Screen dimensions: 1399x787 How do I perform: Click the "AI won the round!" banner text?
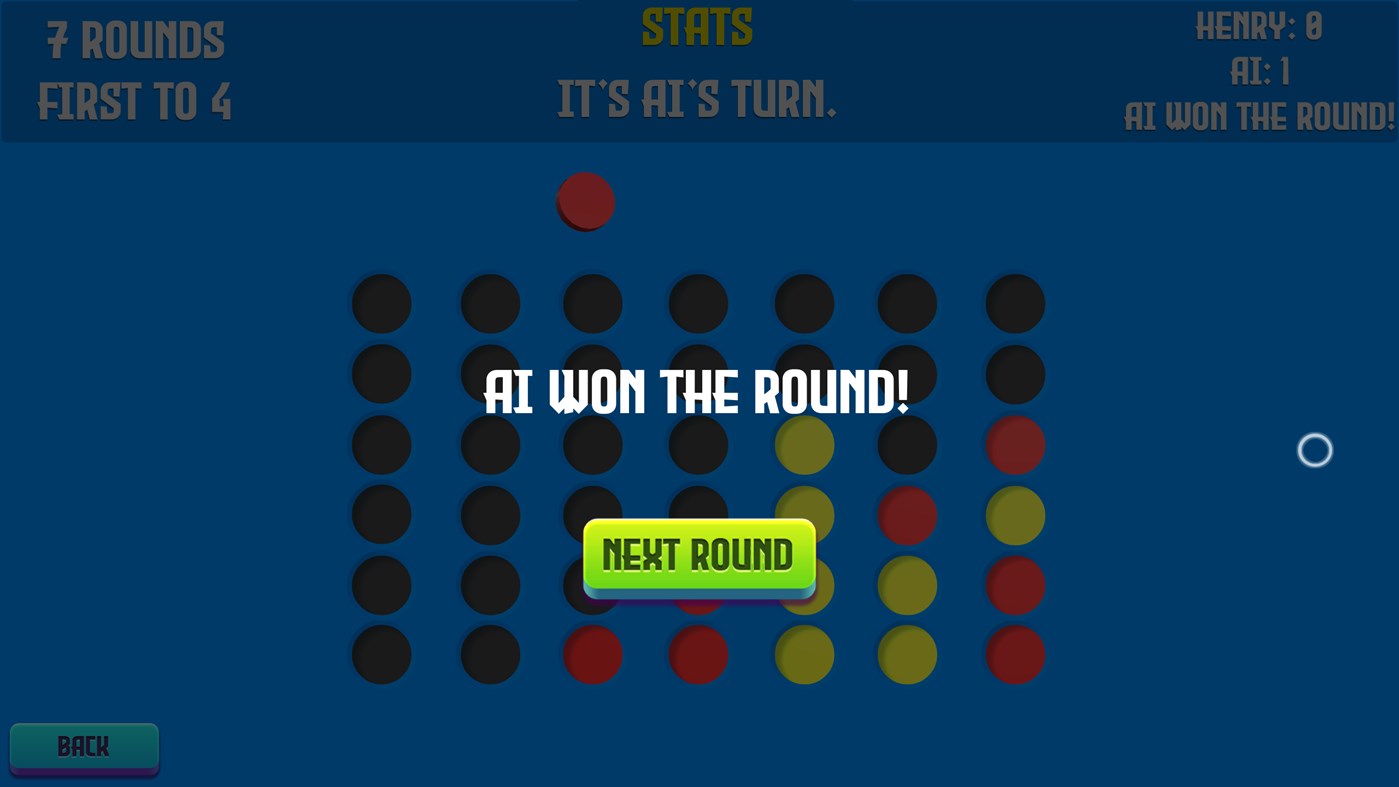pos(697,393)
